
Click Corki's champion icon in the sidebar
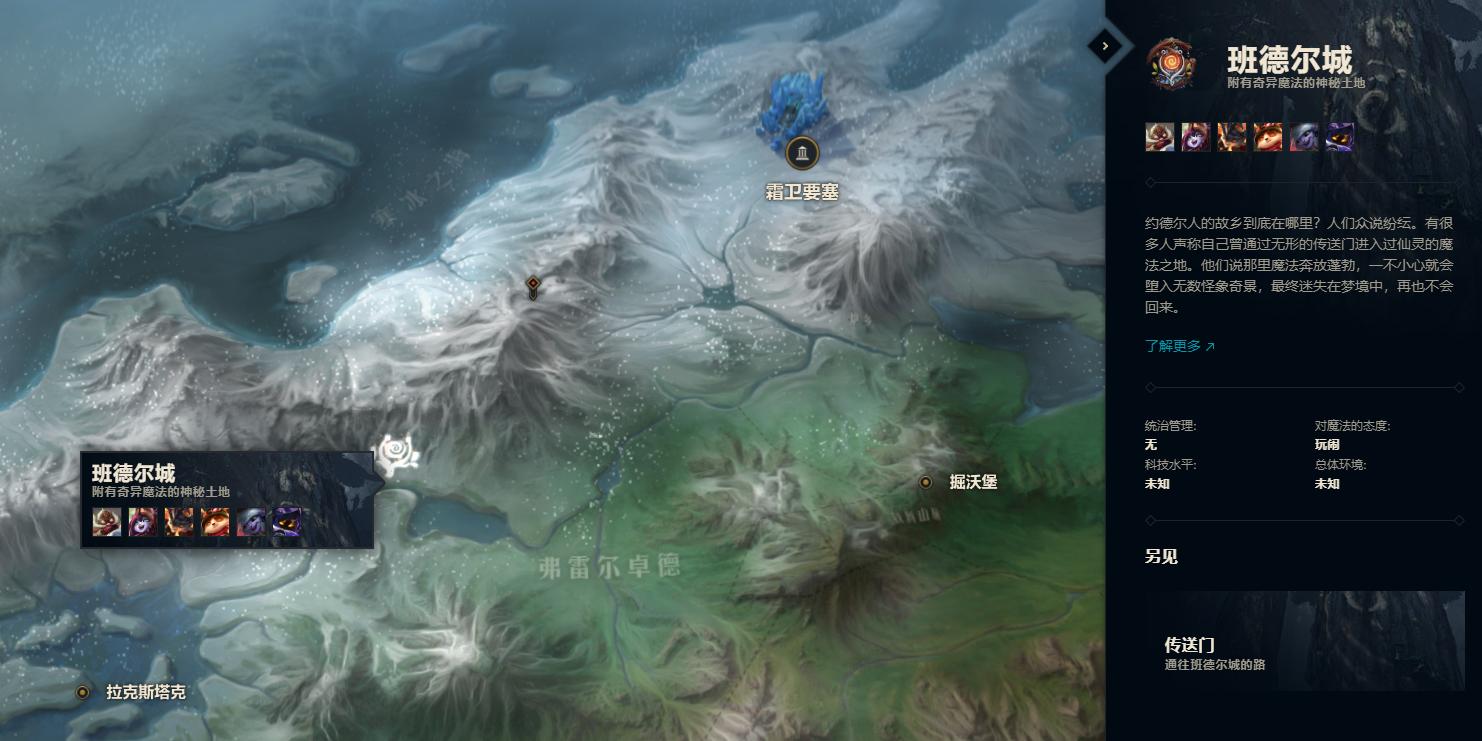pos(1159,137)
